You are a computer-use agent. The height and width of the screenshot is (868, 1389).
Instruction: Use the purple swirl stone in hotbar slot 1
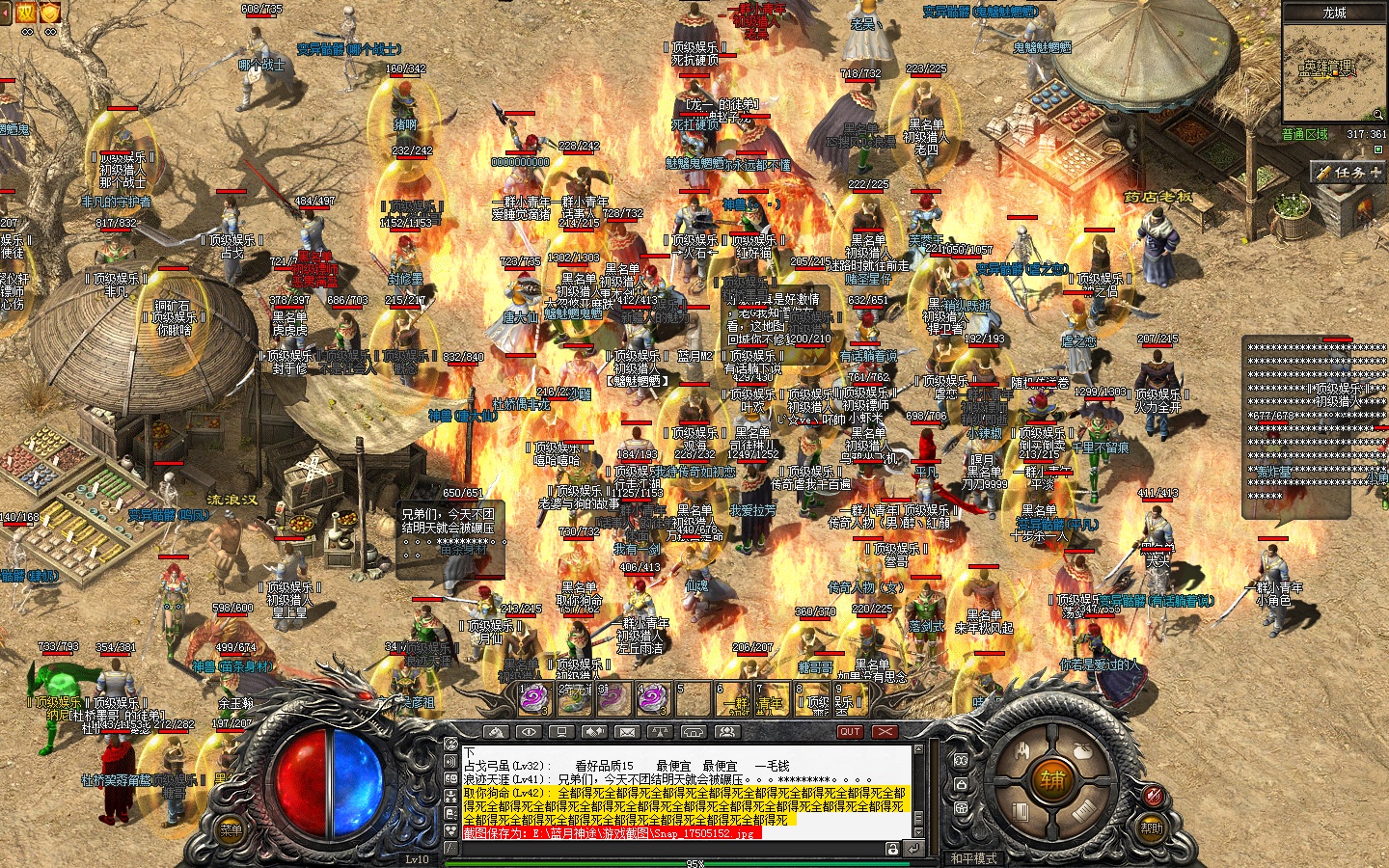click(533, 697)
